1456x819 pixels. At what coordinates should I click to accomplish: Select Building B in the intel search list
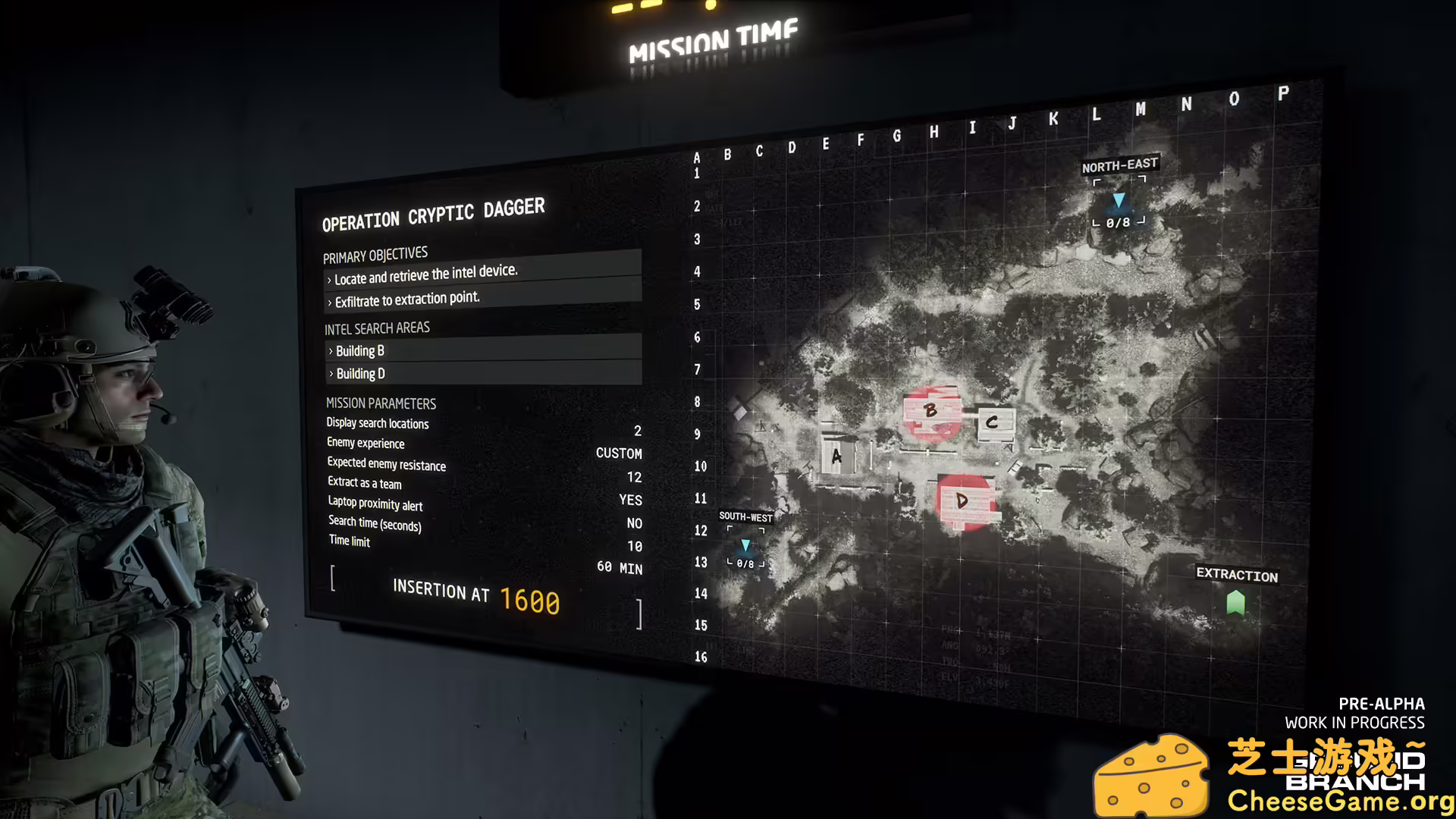click(x=359, y=350)
